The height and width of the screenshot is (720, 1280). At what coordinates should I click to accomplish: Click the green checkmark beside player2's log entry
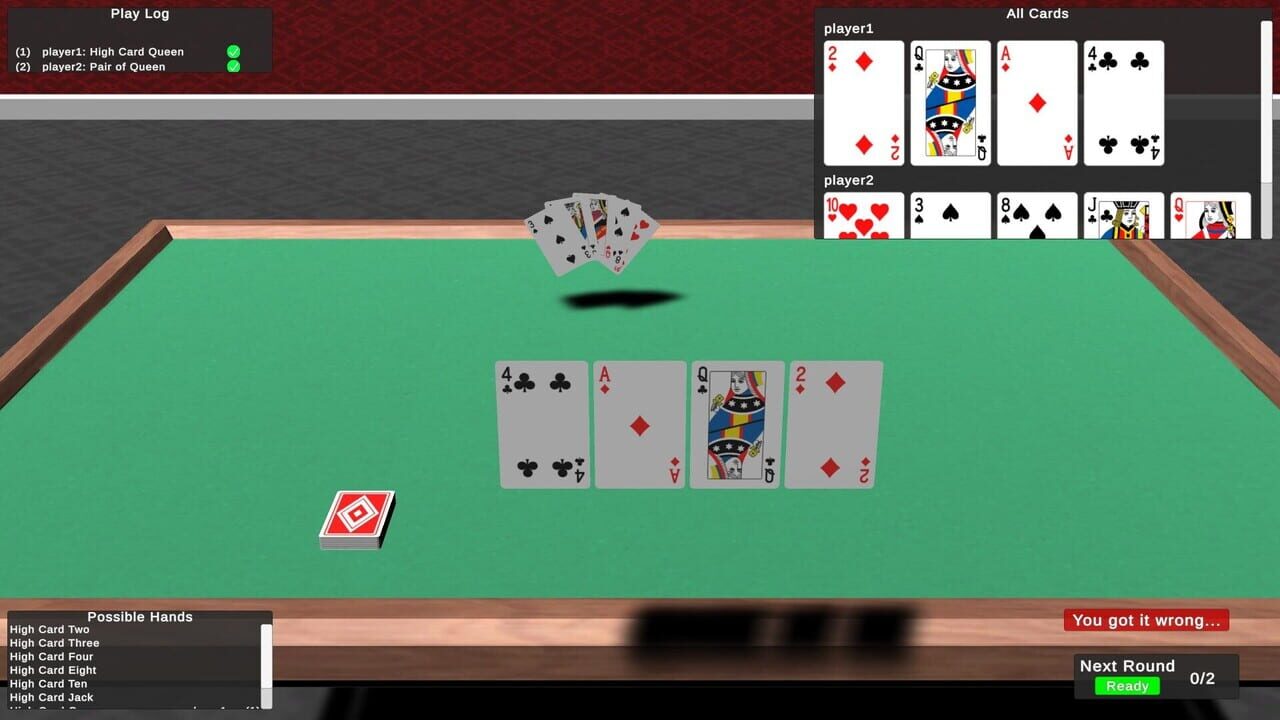234,66
